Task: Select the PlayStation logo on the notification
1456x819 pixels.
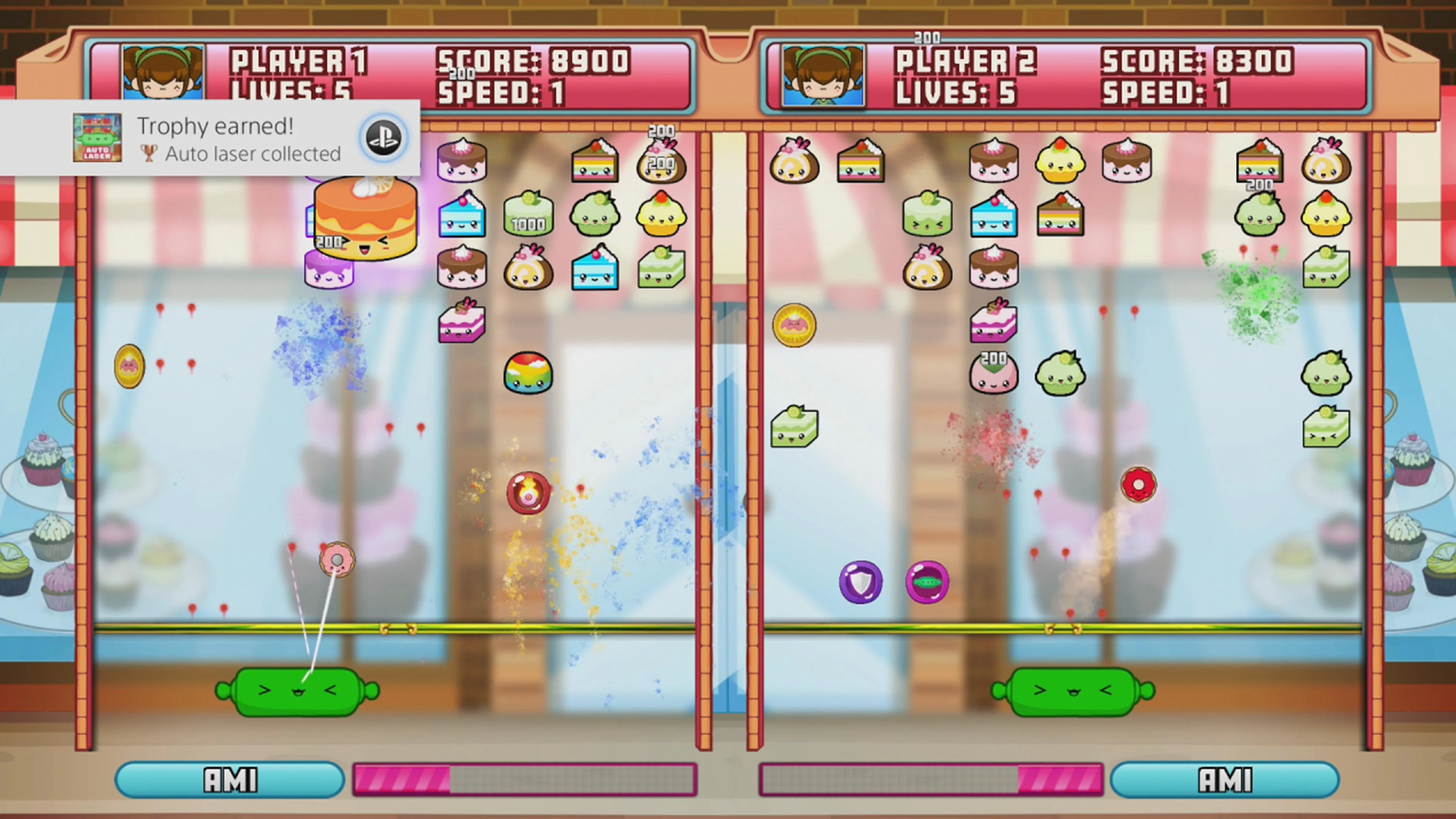Action: [383, 137]
